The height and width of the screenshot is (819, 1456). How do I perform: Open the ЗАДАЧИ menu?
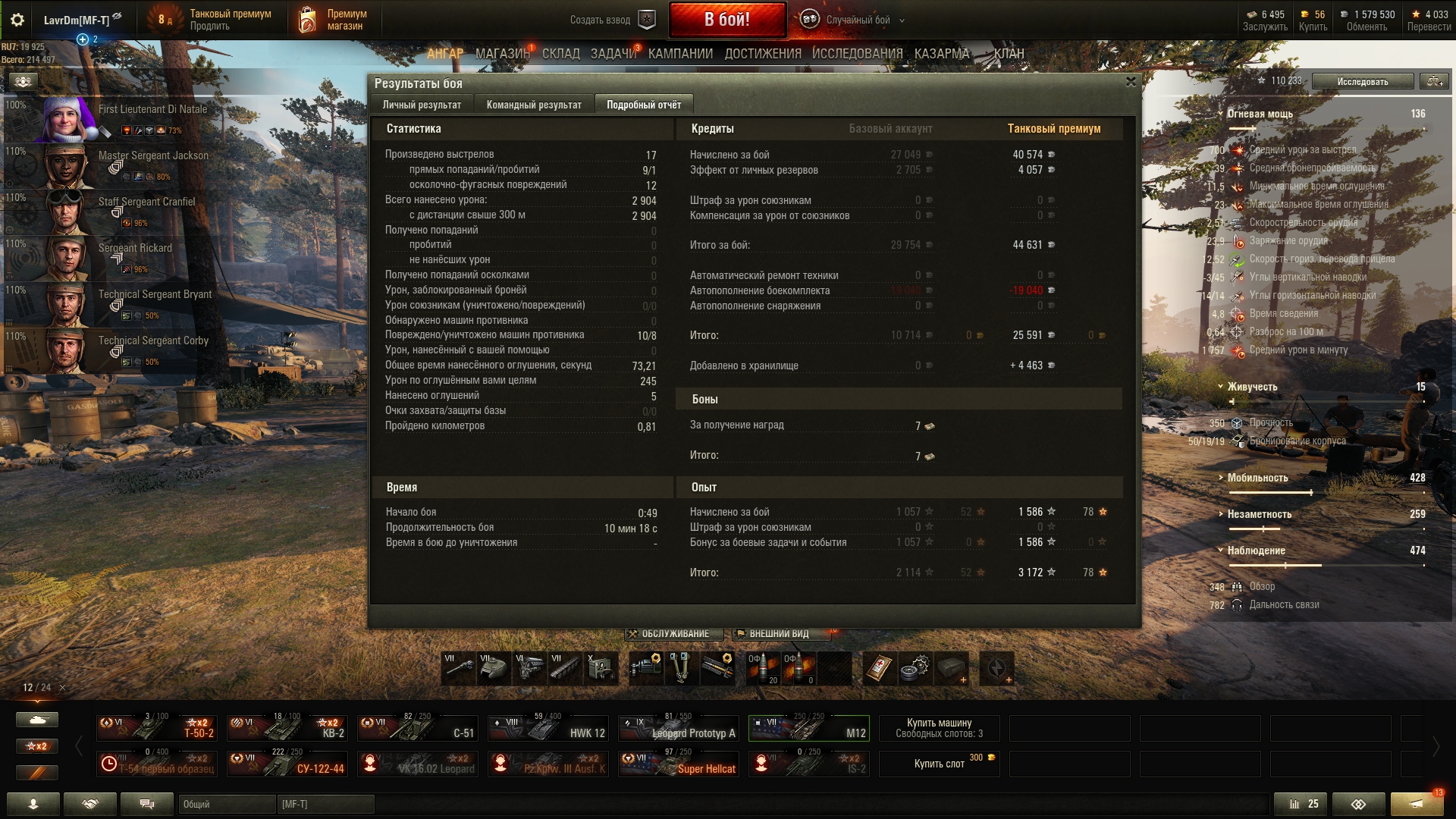click(x=613, y=54)
